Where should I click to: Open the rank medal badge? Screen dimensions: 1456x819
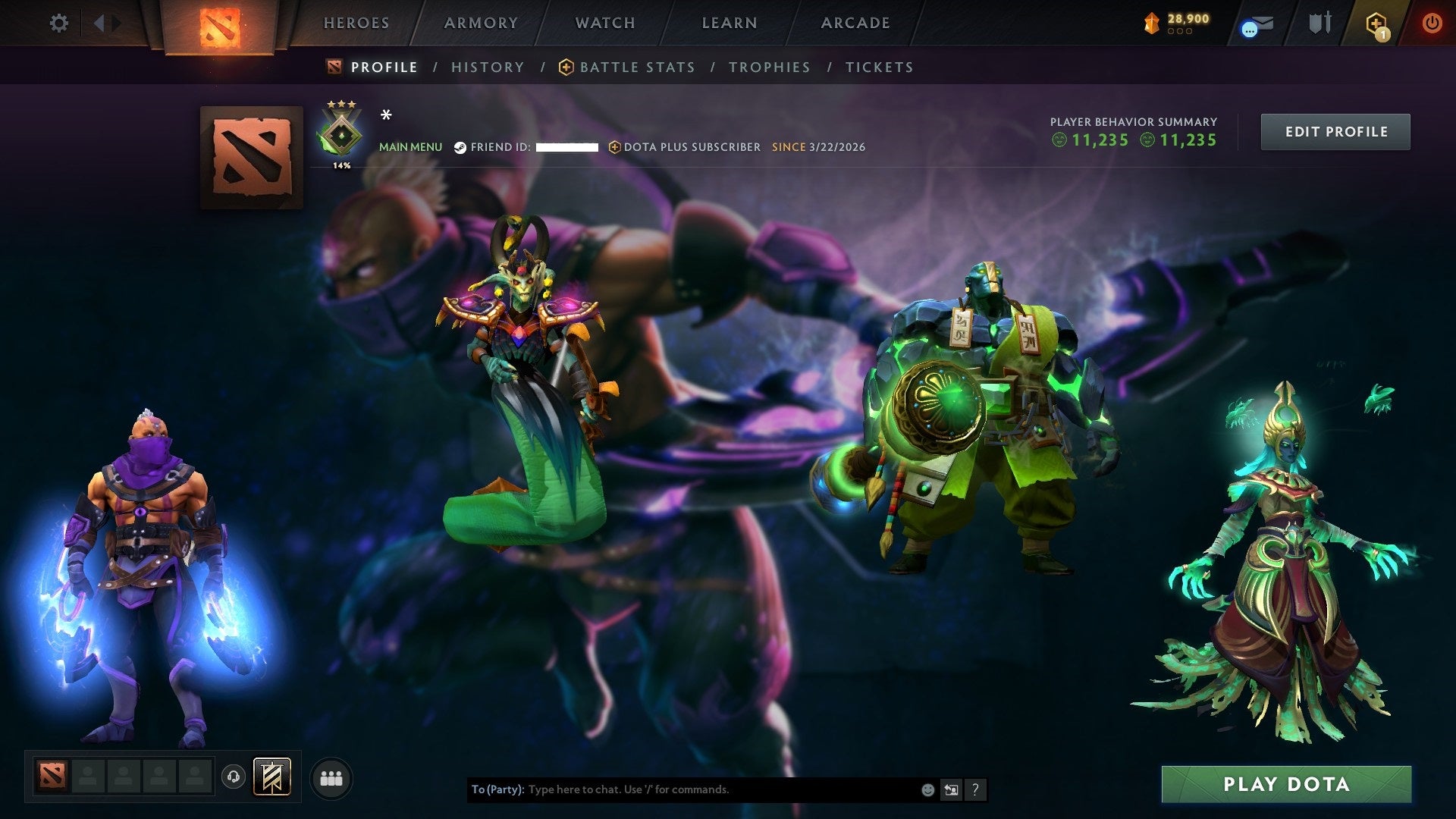341,133
